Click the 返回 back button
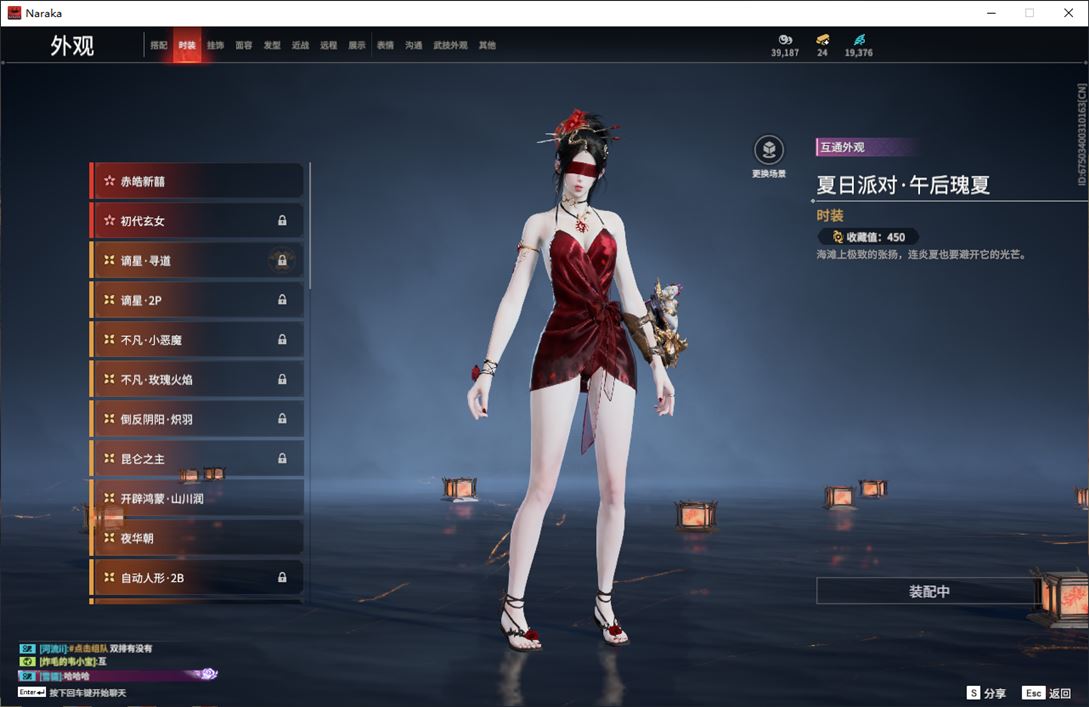 (x=1046, y=693)
